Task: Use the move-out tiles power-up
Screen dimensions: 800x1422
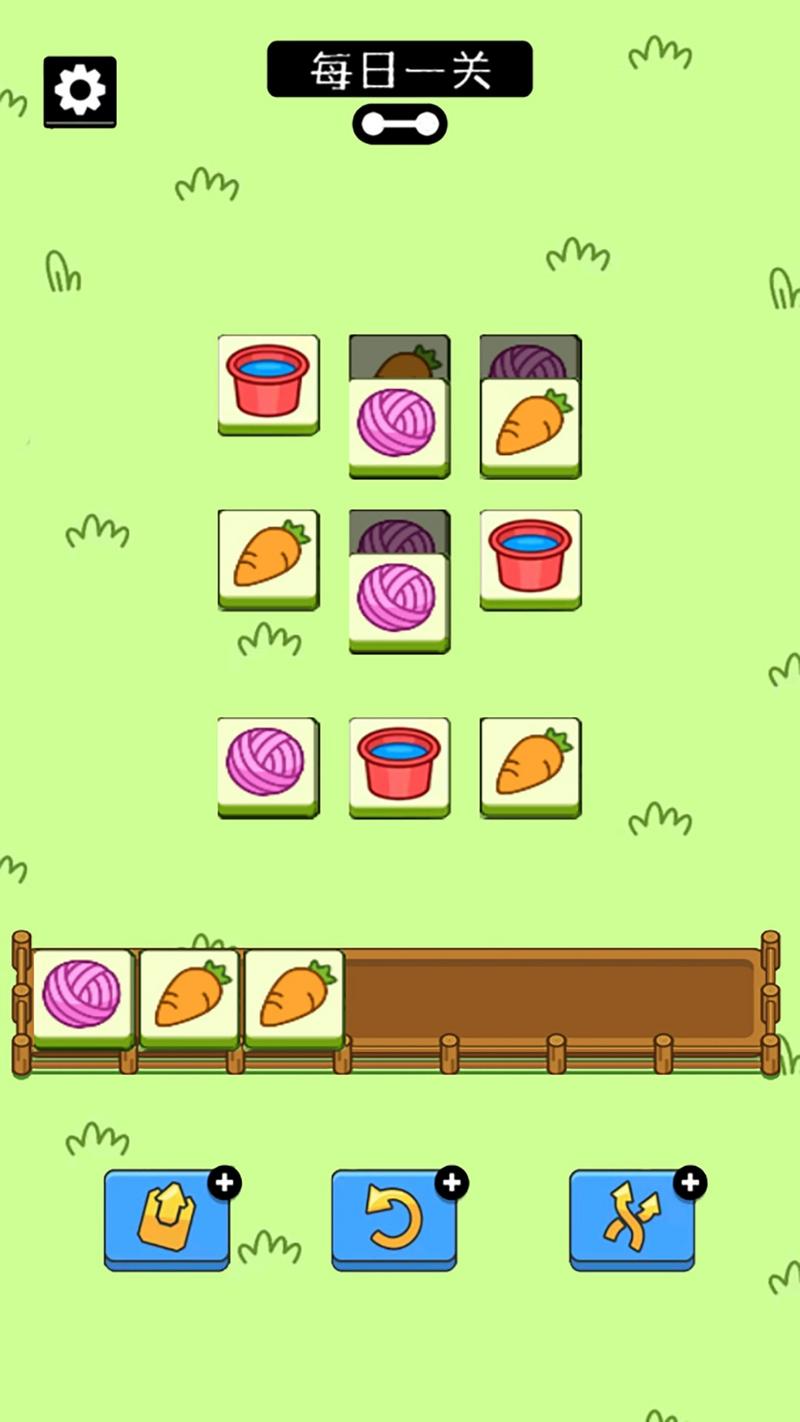Action: (167, 1220)
